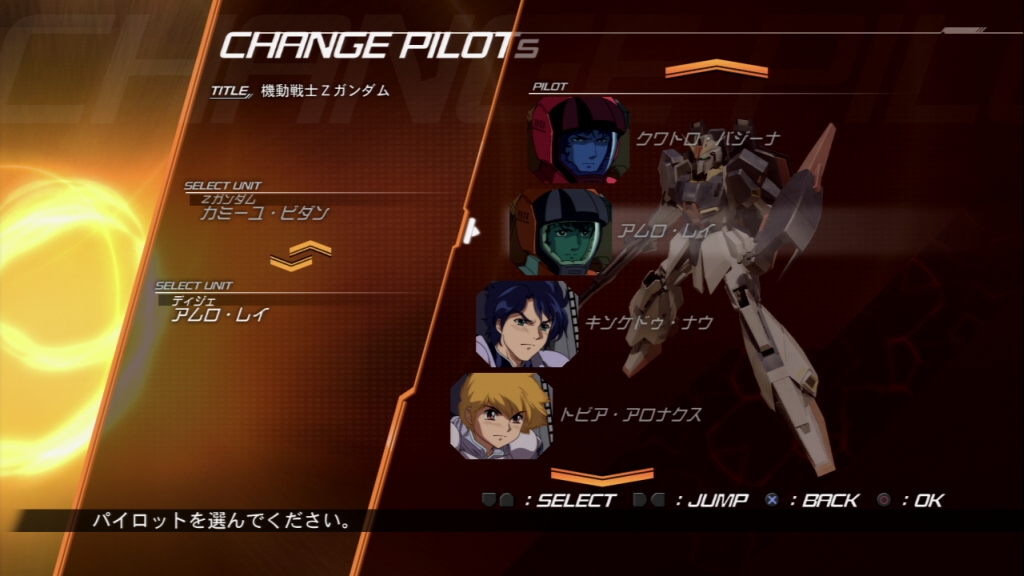Click the swap arrows between the two units
The image size is (1024, 576).
point(299,256)
